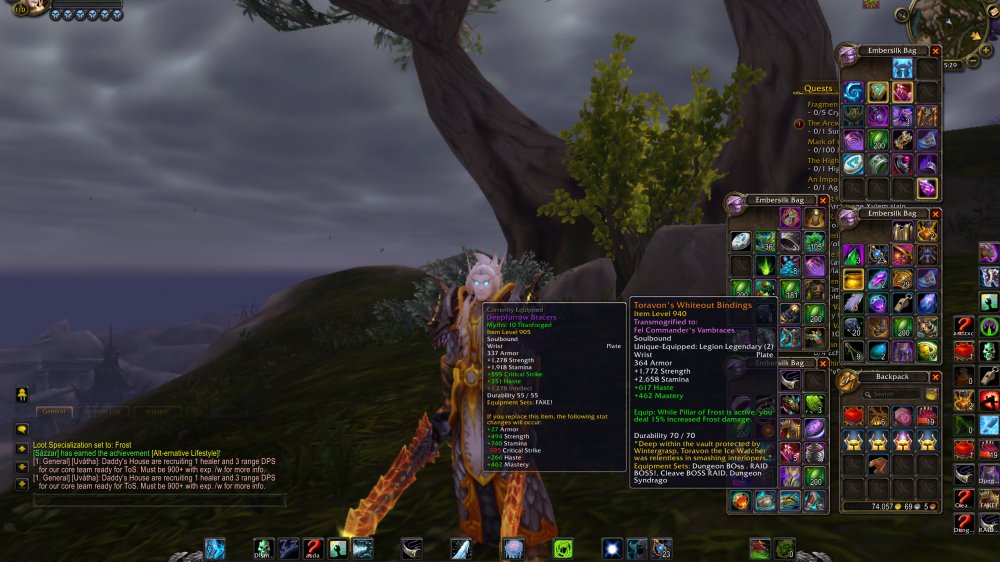This screenshot has height=562, width=1000.
Task: Select the purple glowing item in top bag
Action: (x=928, y=188)
